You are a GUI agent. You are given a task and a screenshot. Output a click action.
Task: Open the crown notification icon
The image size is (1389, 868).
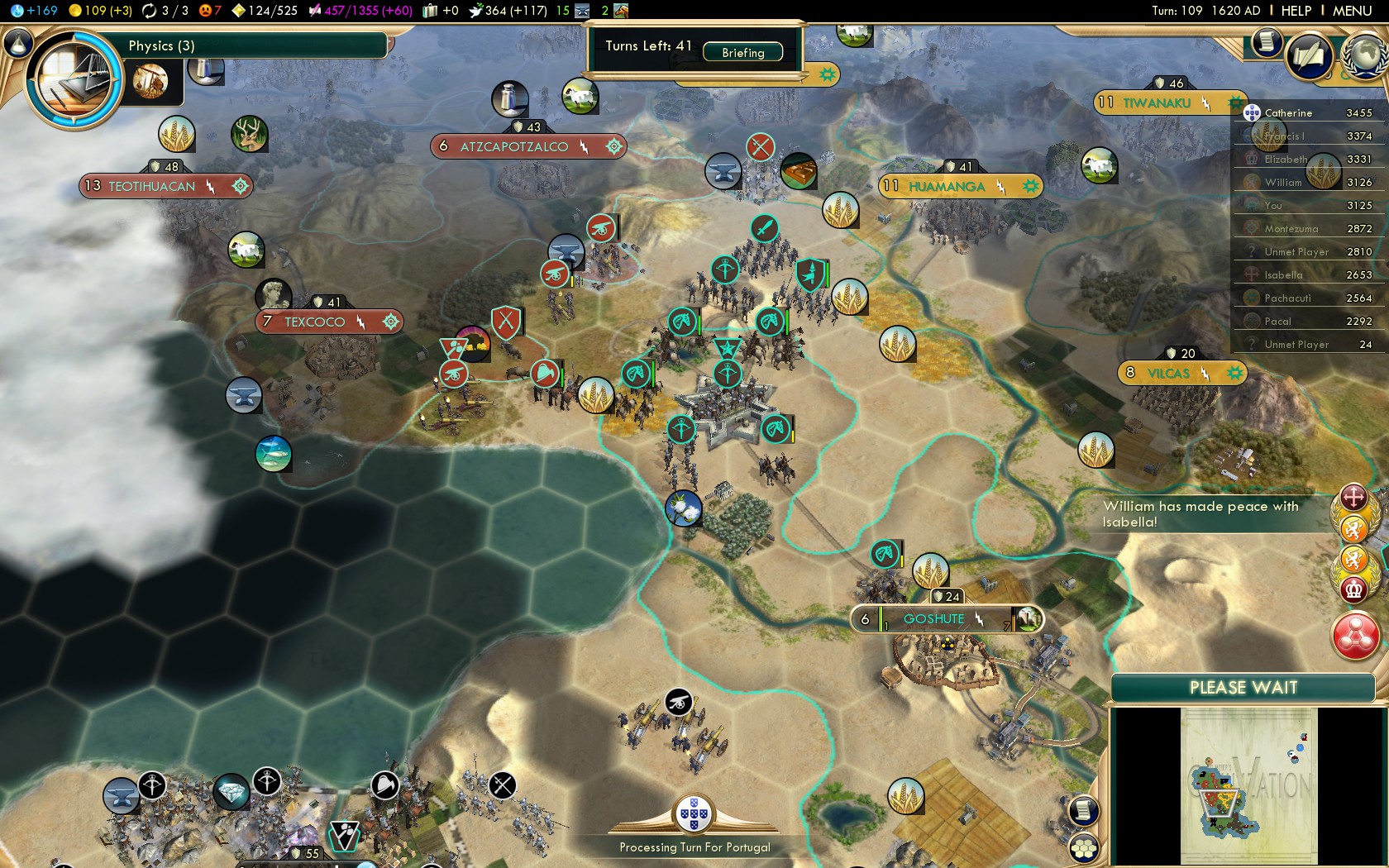pos(1353,589)
